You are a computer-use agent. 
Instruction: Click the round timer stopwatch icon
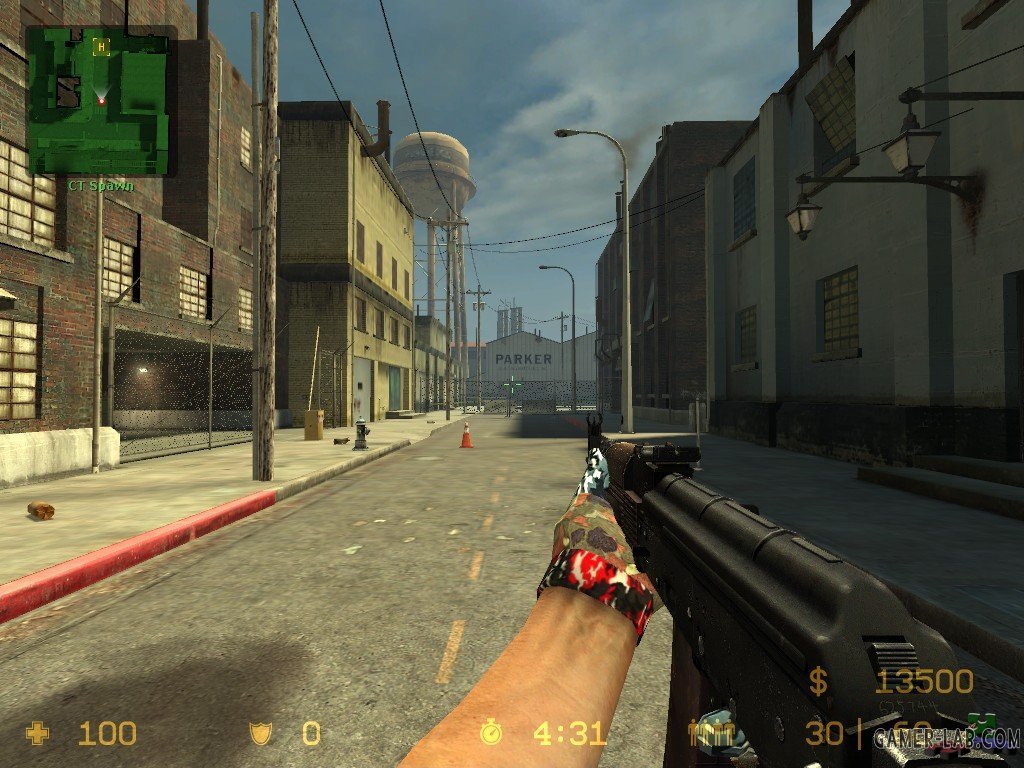pyautogui.click(x=491, y=733)
